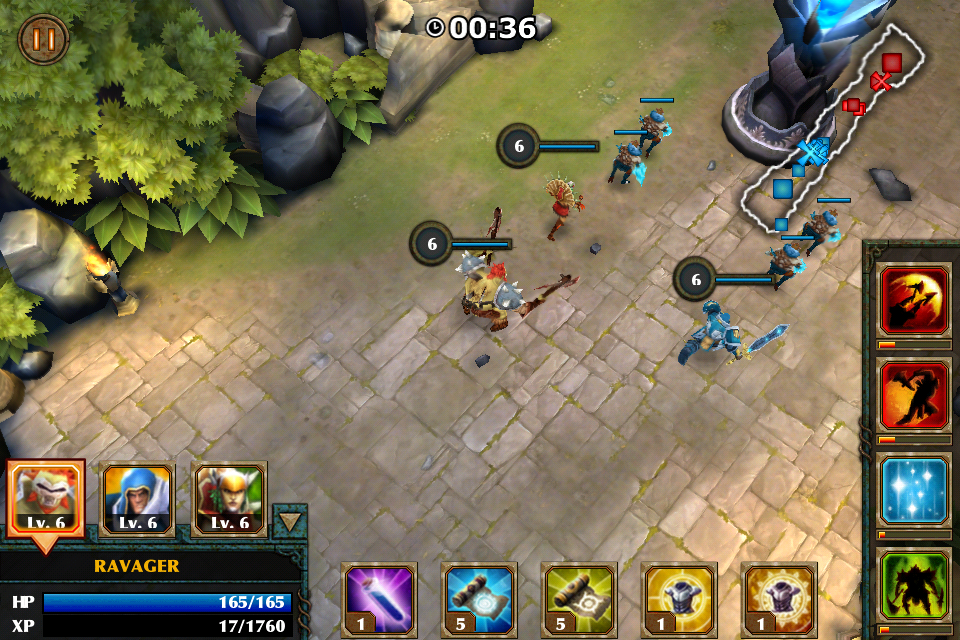Viewport: 960px width, 640px height.
Task: Activate the green beast silhouette skill
Action: 914,585
